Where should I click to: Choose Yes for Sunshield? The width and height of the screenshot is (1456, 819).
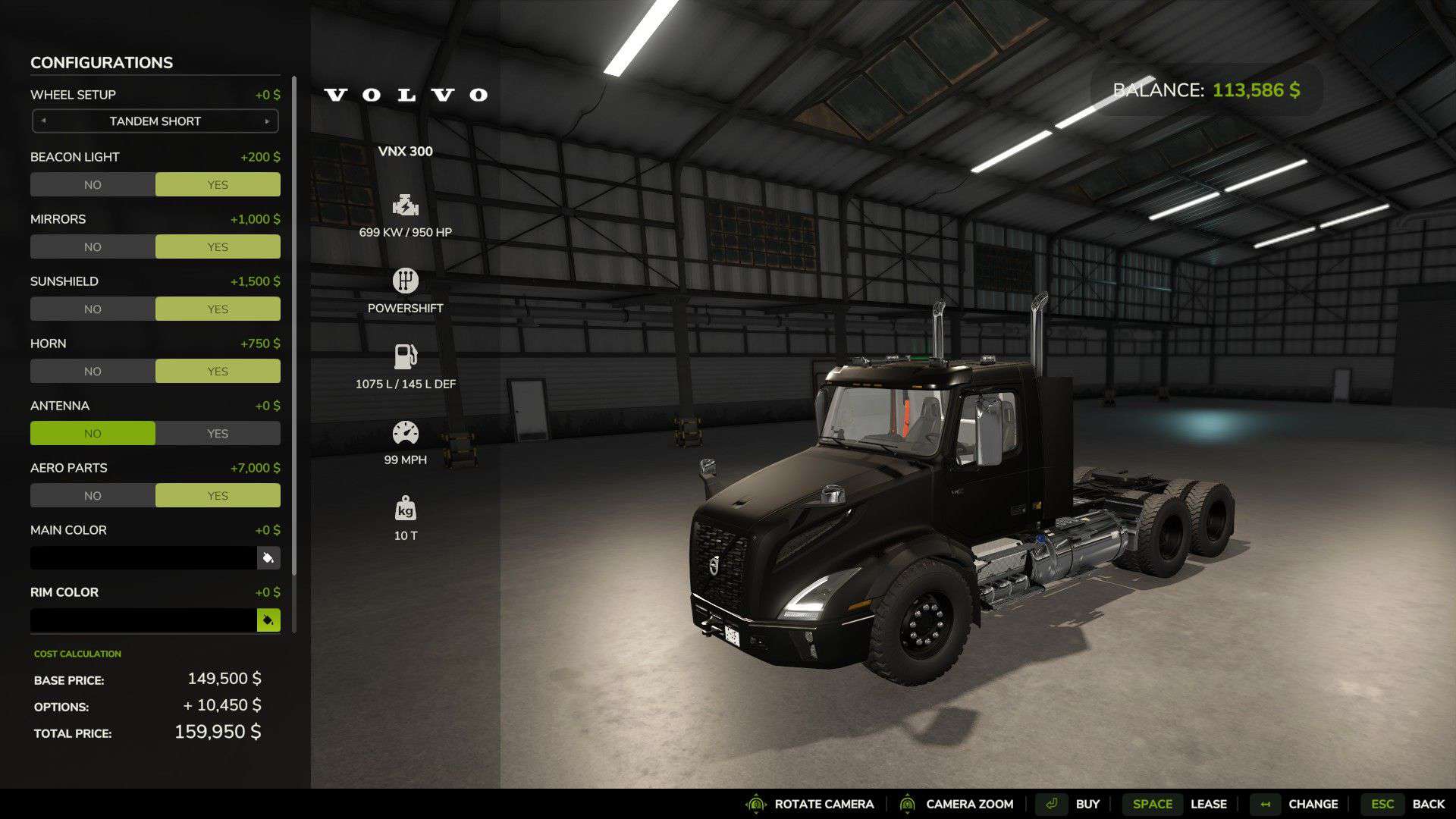click(218, 309)
